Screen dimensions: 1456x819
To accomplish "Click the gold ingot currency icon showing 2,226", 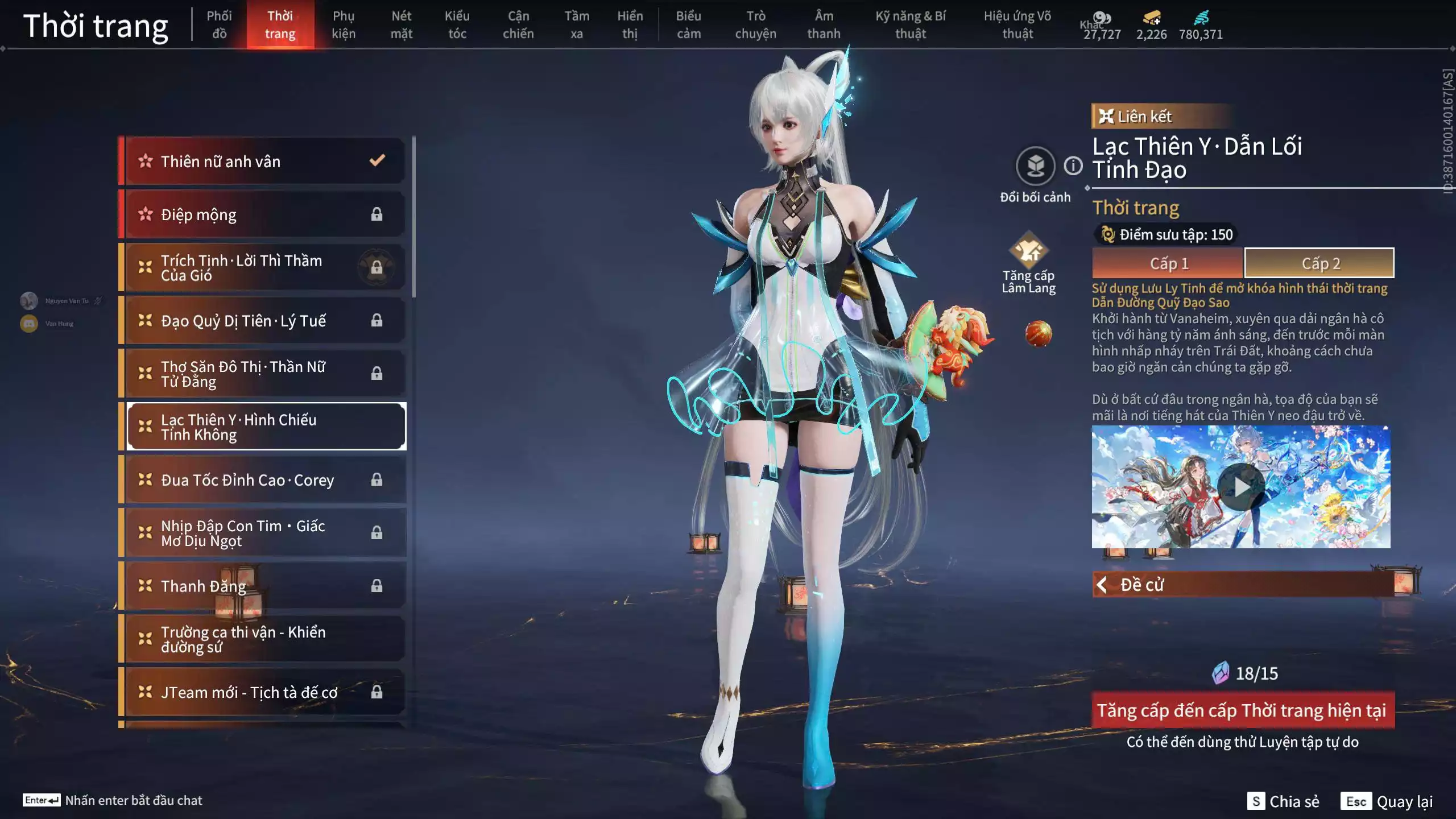I will [1151, 17].
